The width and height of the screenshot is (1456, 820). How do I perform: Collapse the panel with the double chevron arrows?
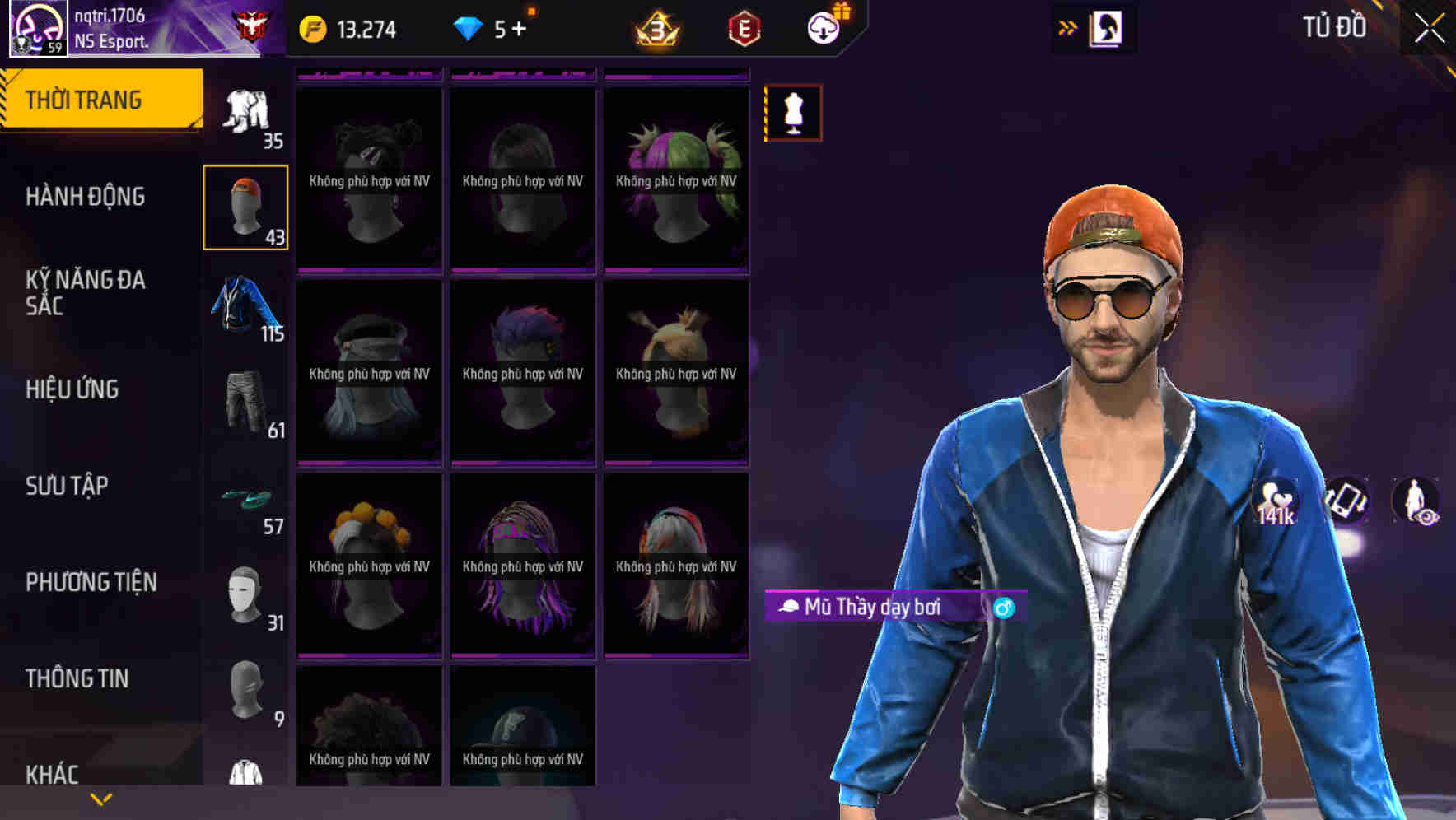pyautogui.click(x=1067, y=27)
